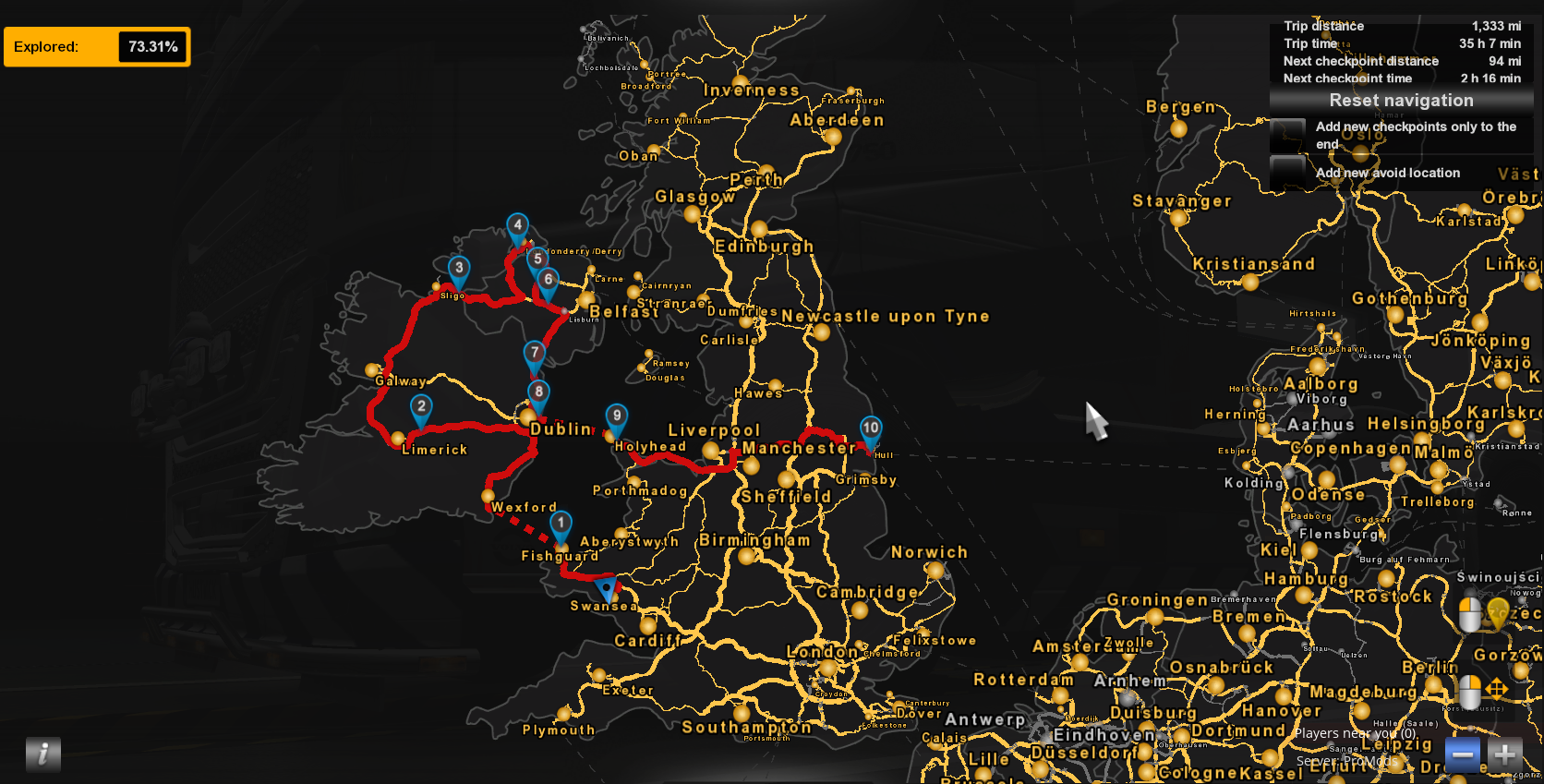Viewport: 1544px width, 784px height.
Task: Pick checkpoint marker 3 by Sligo
Action: (x=459, y=270)
